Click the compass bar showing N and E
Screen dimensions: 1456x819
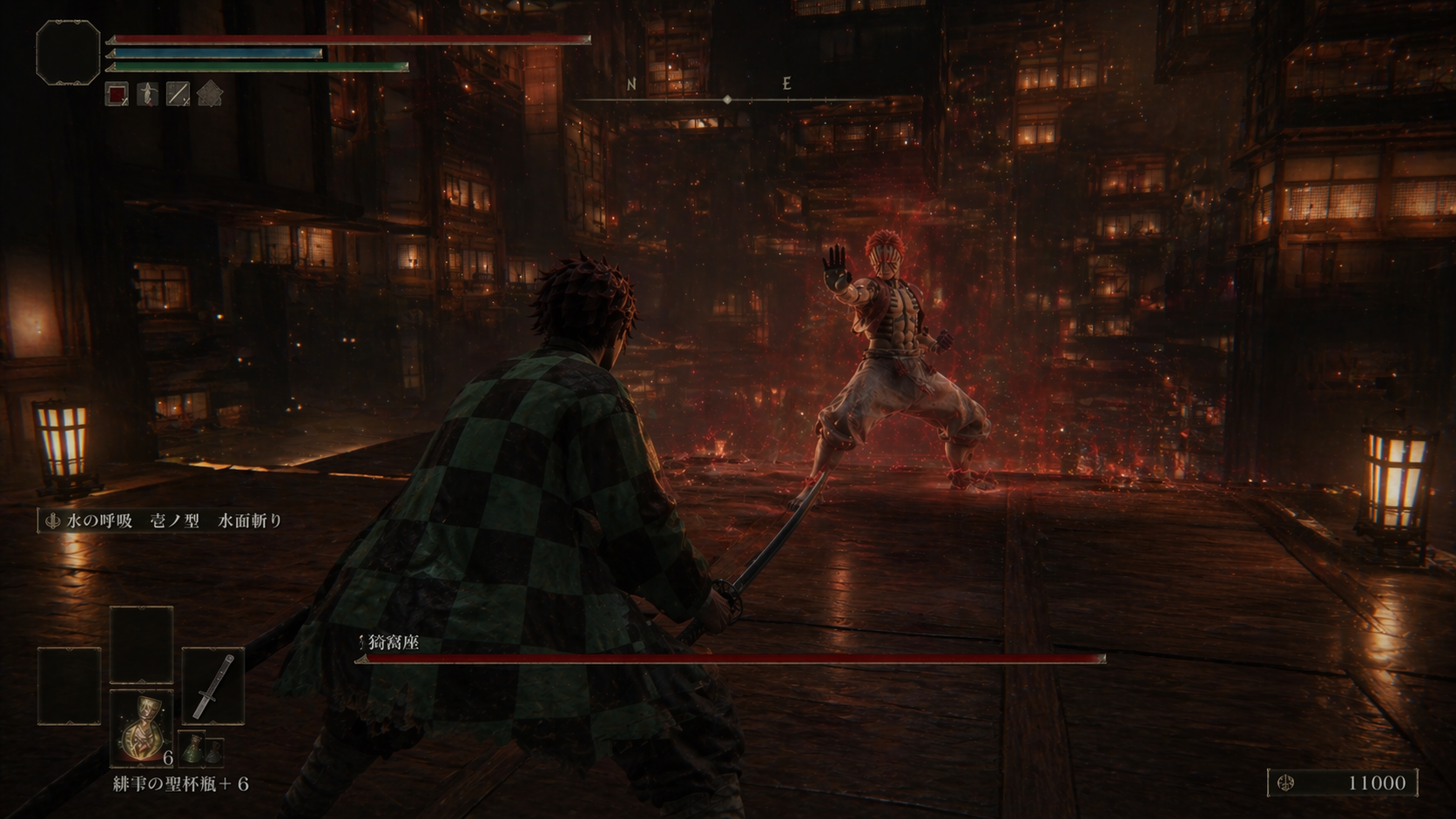[726, 94]
